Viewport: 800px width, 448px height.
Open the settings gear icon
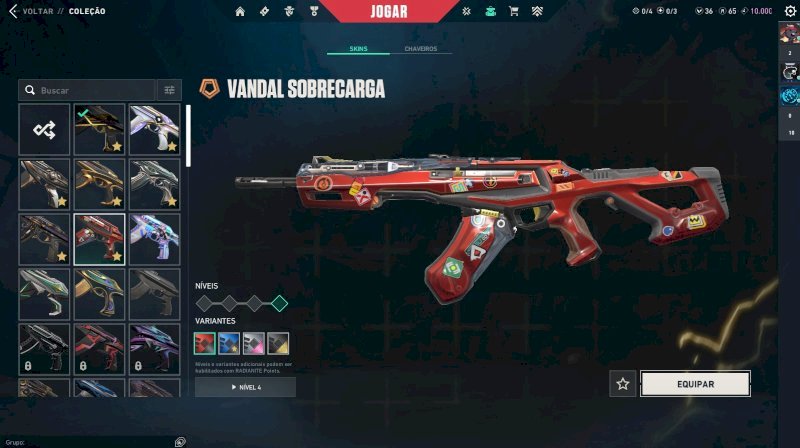coord(789,11)
